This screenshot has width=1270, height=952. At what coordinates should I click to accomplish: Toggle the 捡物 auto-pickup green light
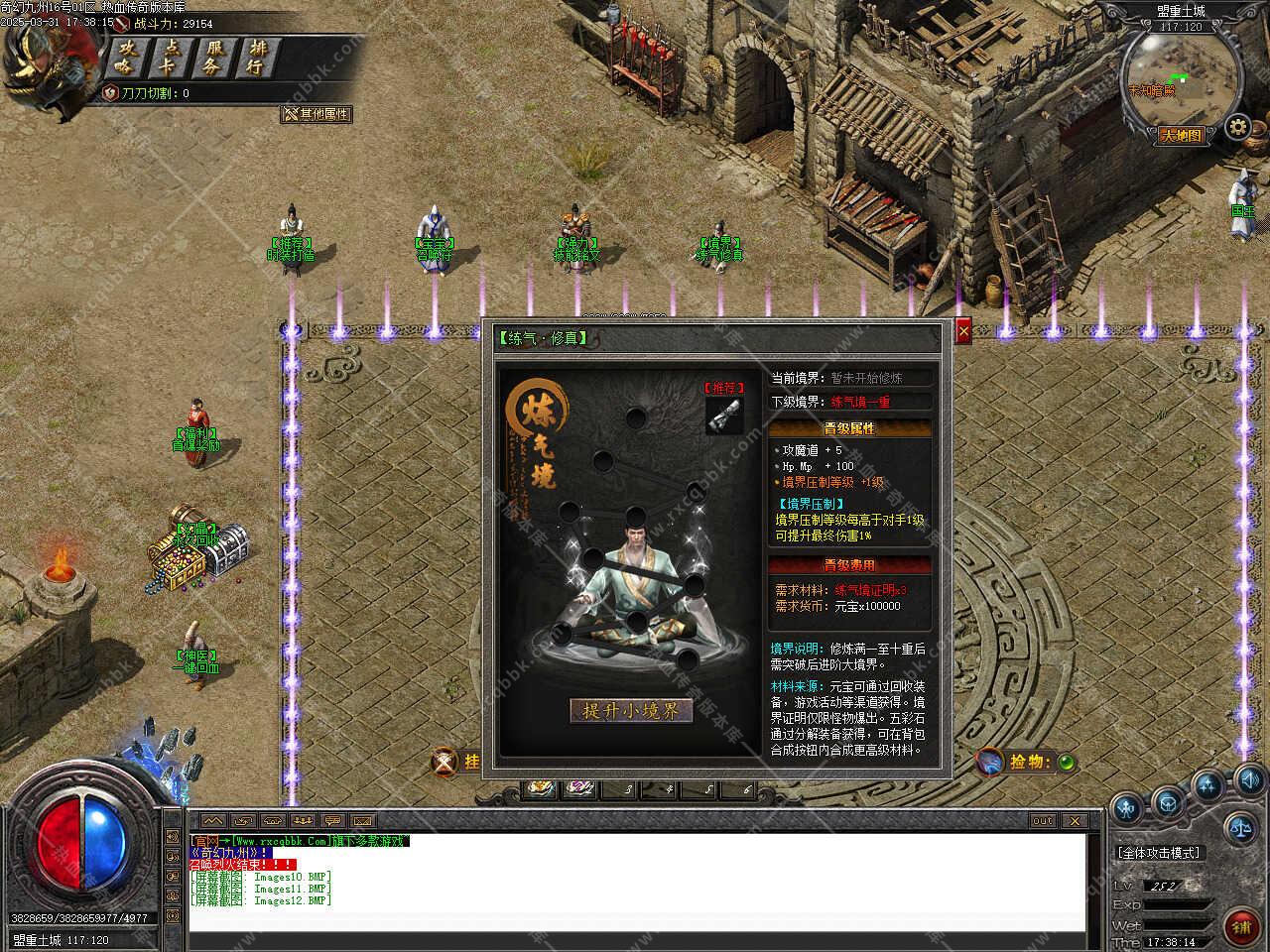(1066, 763)
